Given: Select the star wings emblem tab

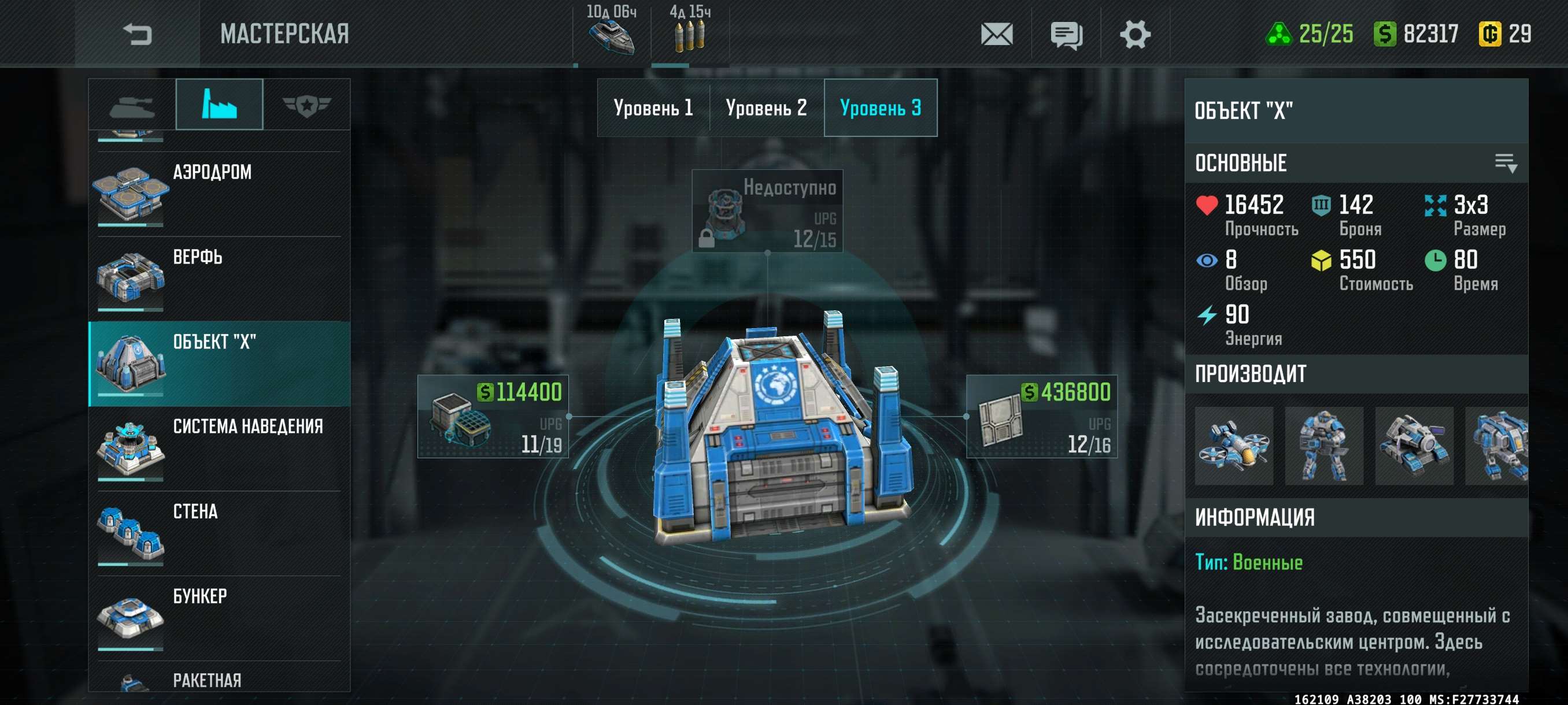Looking at the screenshot, I should coord(306,105).
